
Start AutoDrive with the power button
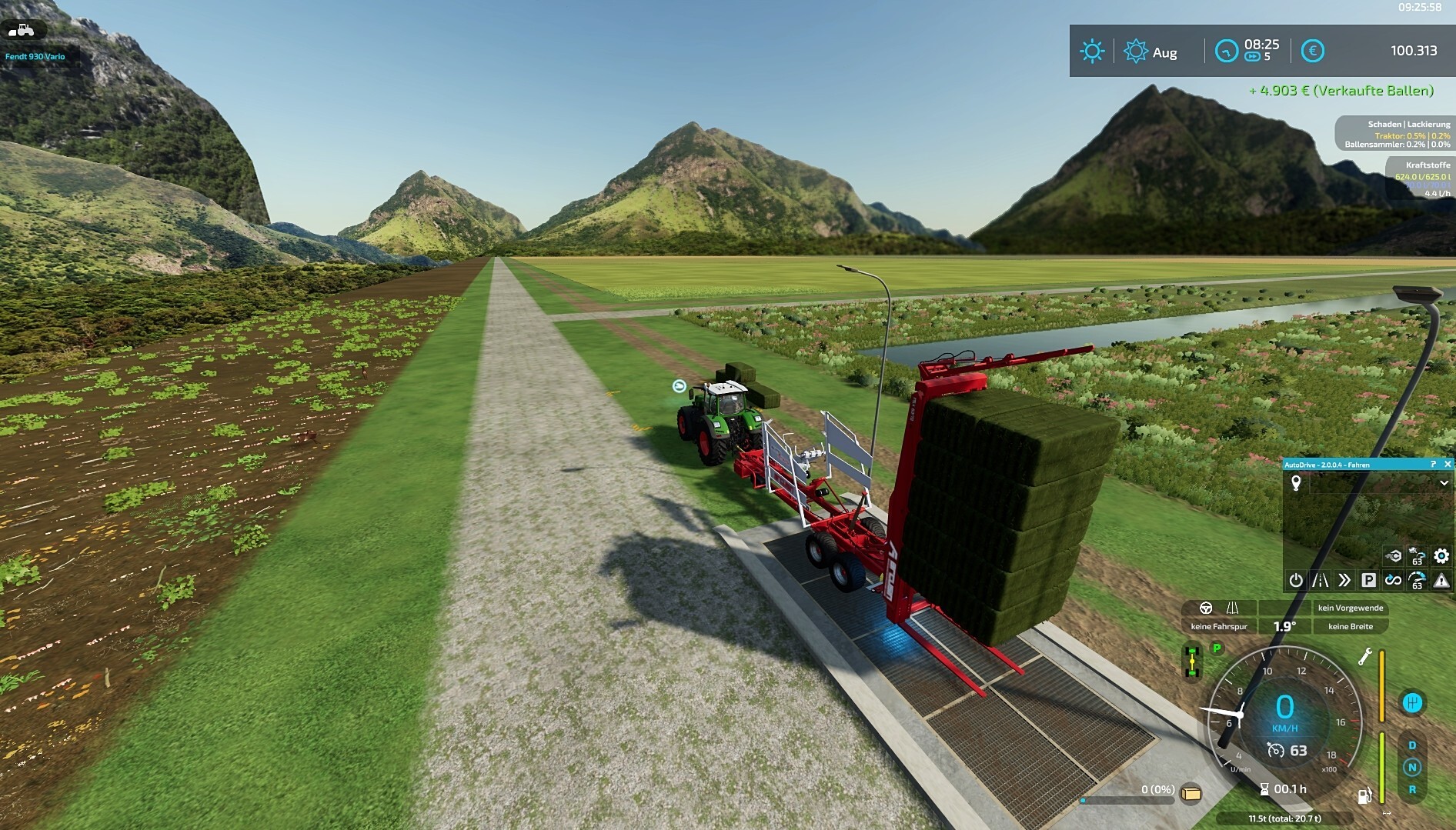tap(1296, 580)
